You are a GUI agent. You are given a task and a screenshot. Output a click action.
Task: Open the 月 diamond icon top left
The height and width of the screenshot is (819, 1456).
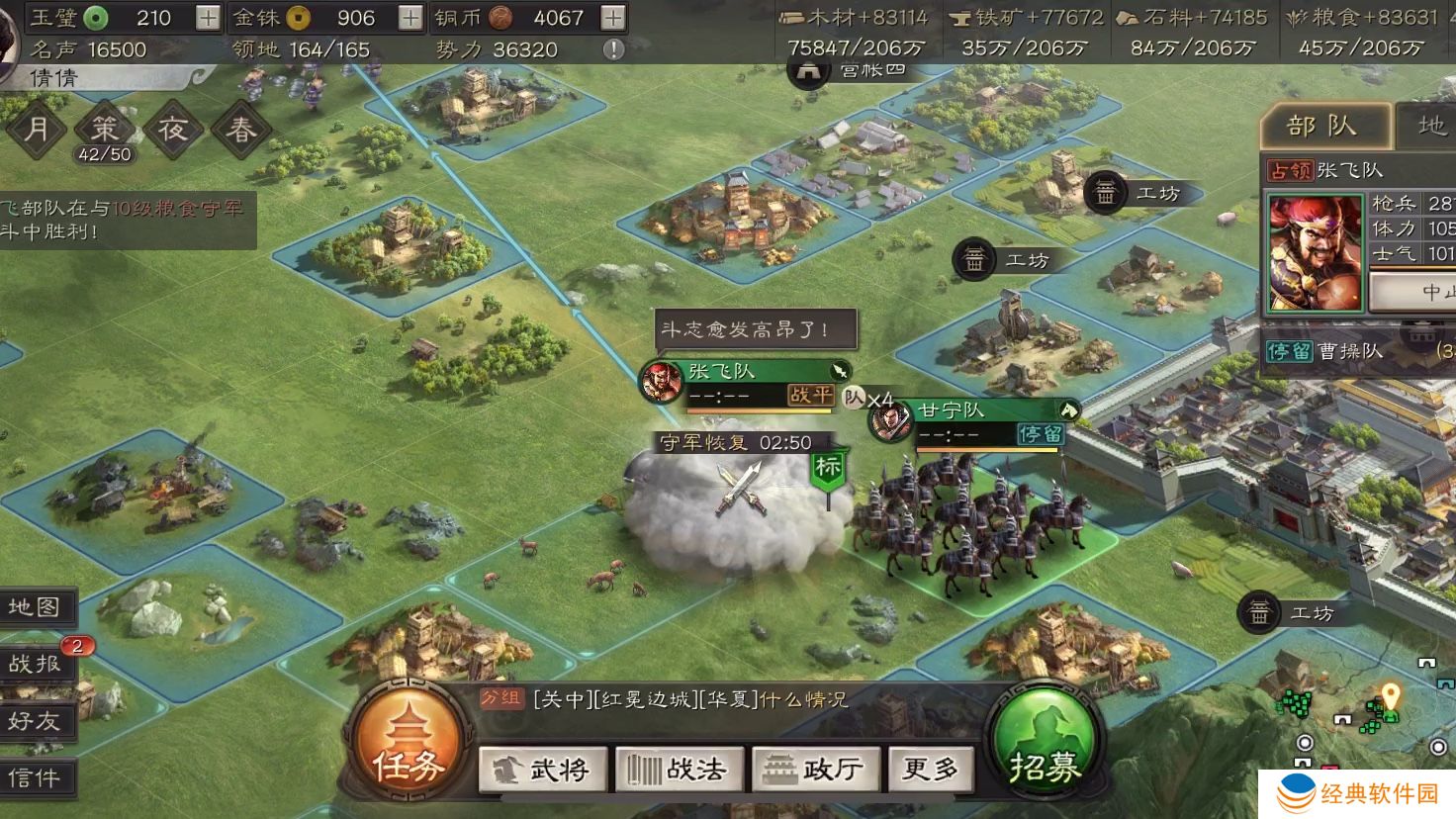(37, 129)
